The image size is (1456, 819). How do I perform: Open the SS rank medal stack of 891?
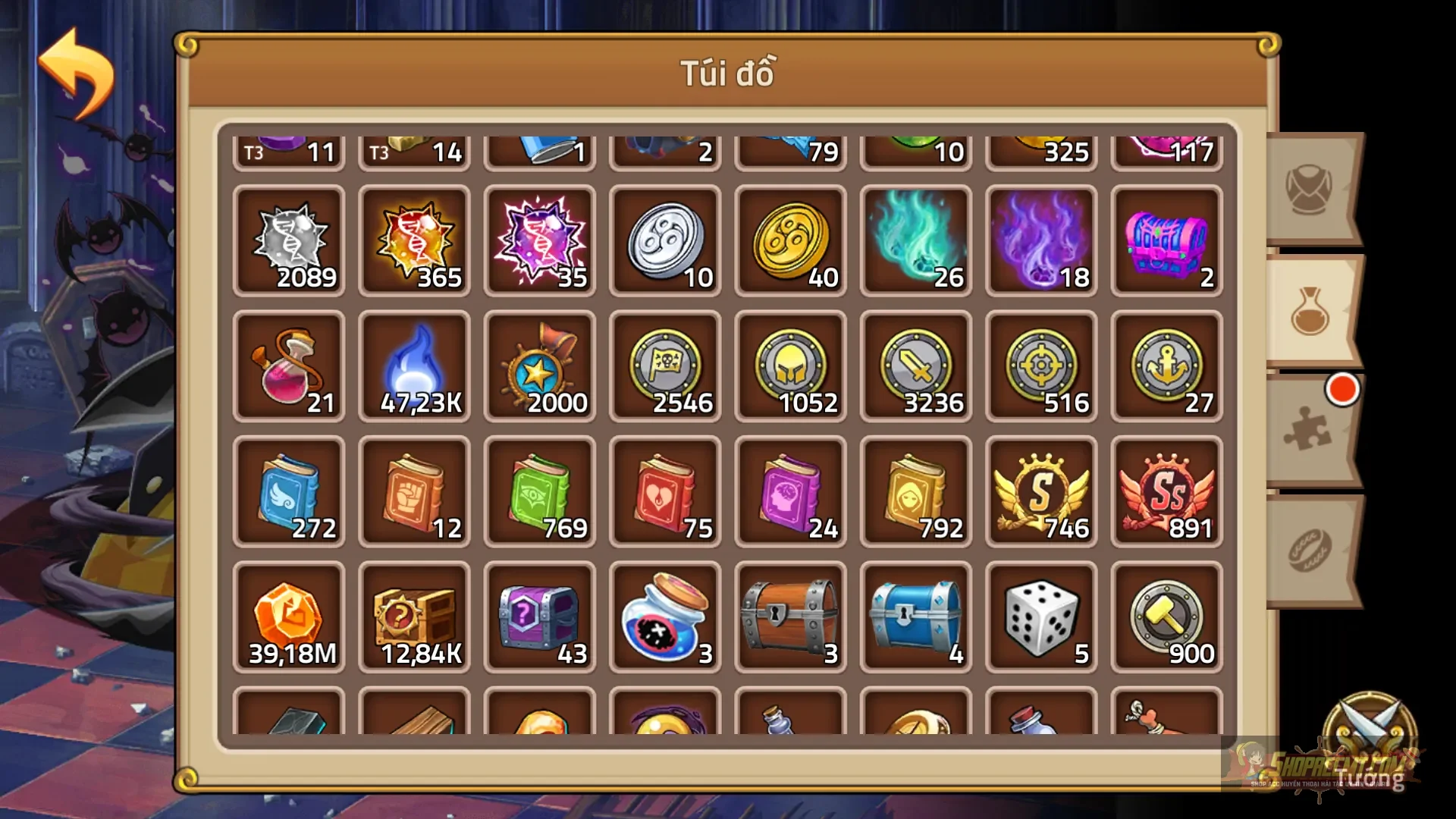1166,491
